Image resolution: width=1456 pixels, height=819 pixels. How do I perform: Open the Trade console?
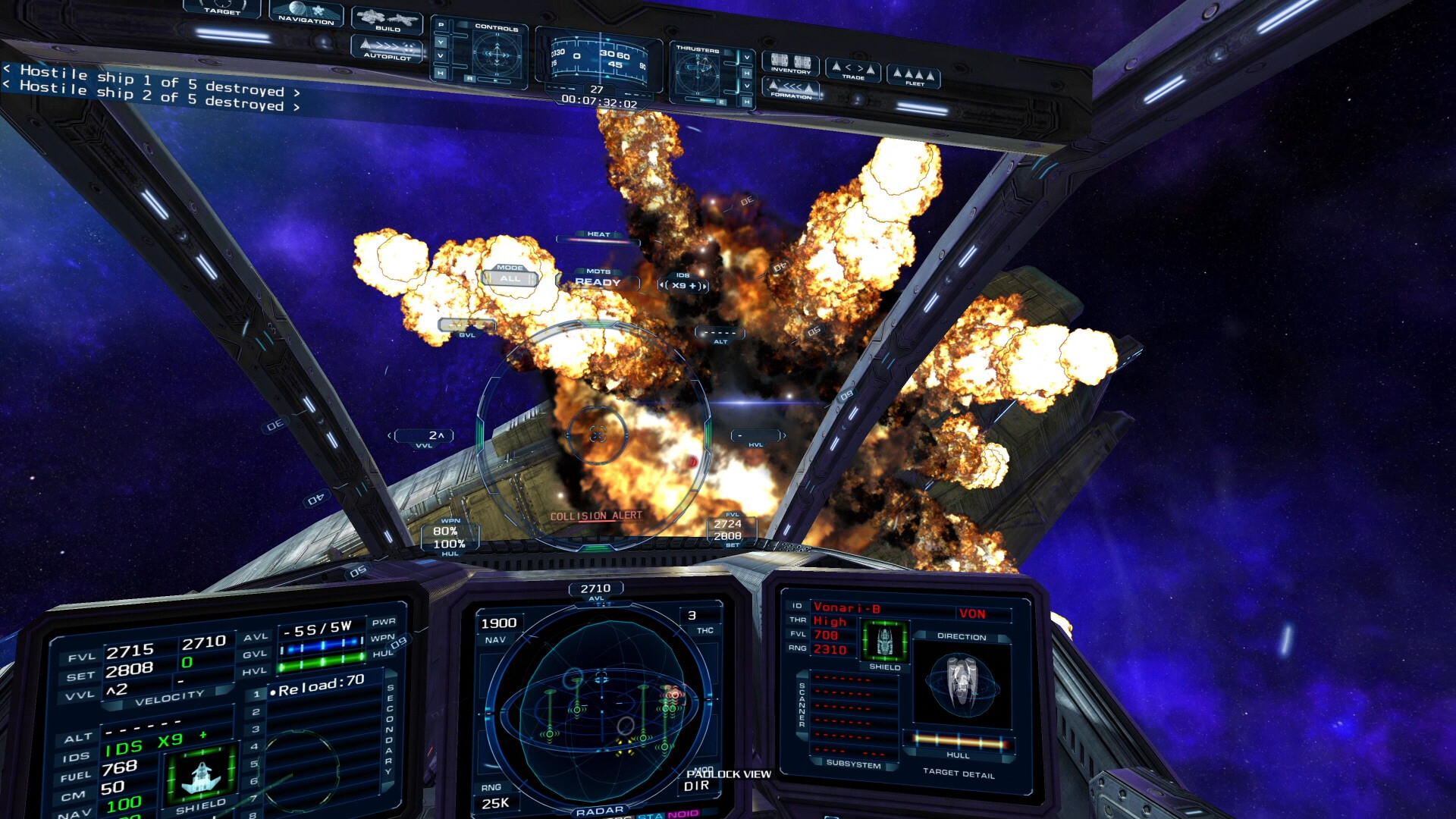pyautogui.click(x=853, y=71)
